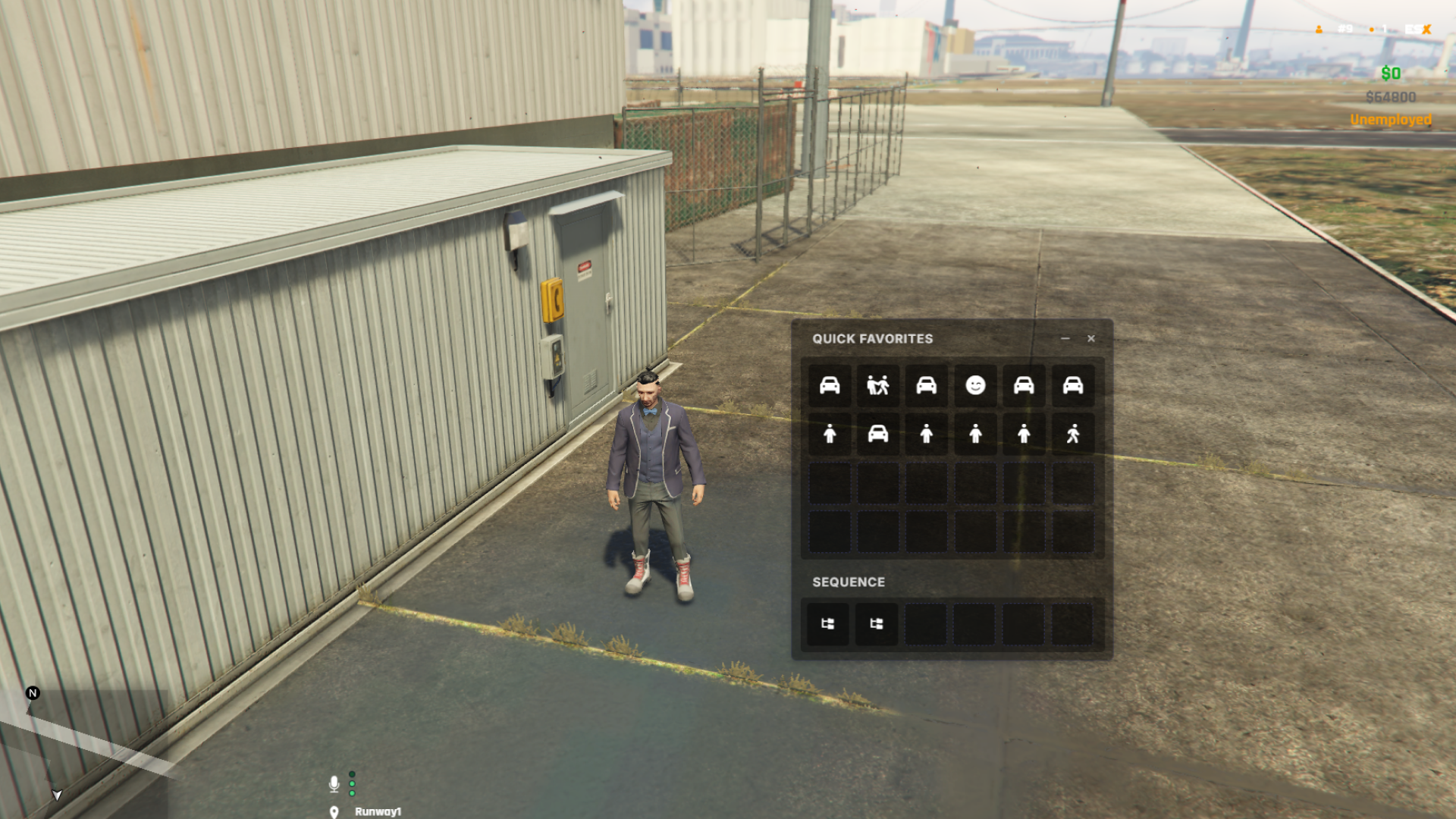The image size is (1456, 819).
Task: Click the microphone voice indicator
Action: pyautogui.click(x=334, y=783)
